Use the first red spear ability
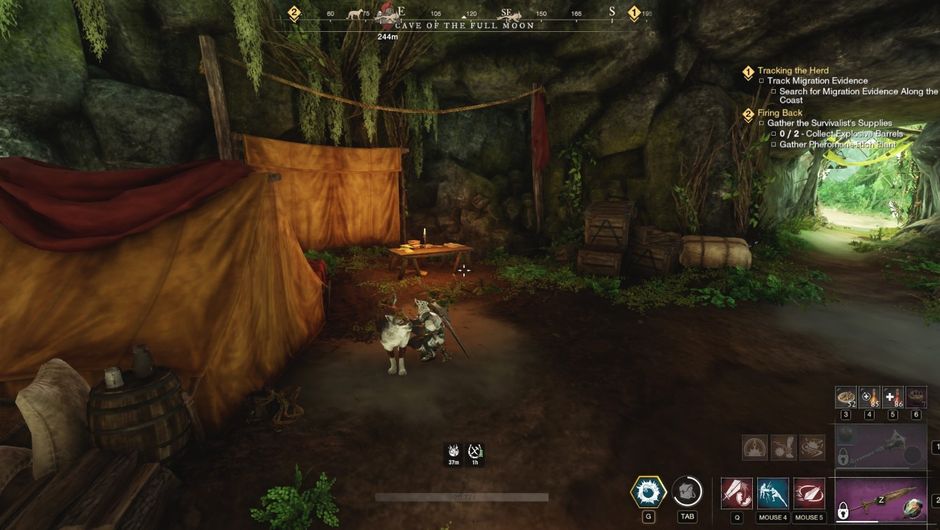Screen dimensions: 940x530 [x=736, y=493]
